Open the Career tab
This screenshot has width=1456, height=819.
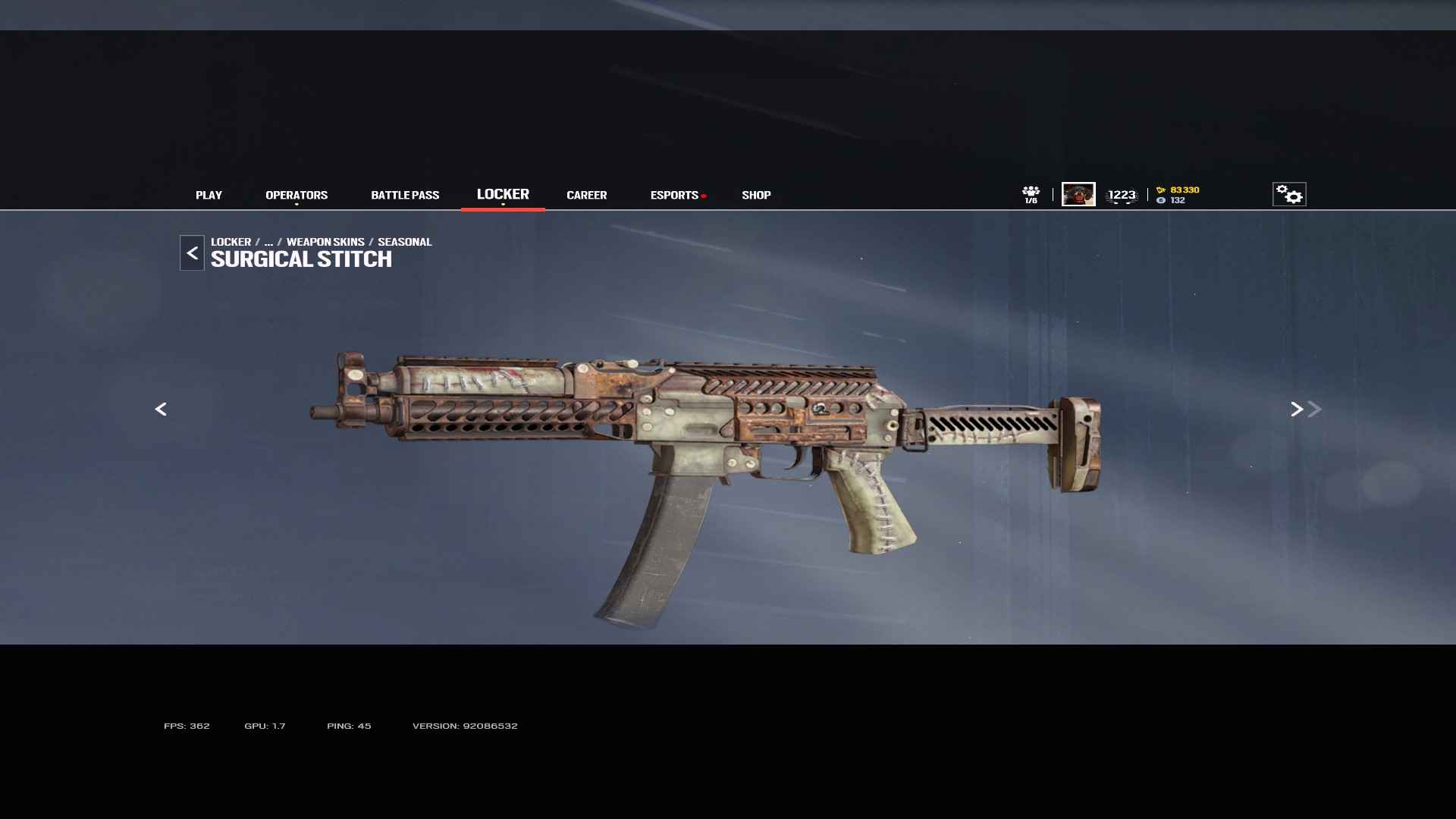[586, 196]
